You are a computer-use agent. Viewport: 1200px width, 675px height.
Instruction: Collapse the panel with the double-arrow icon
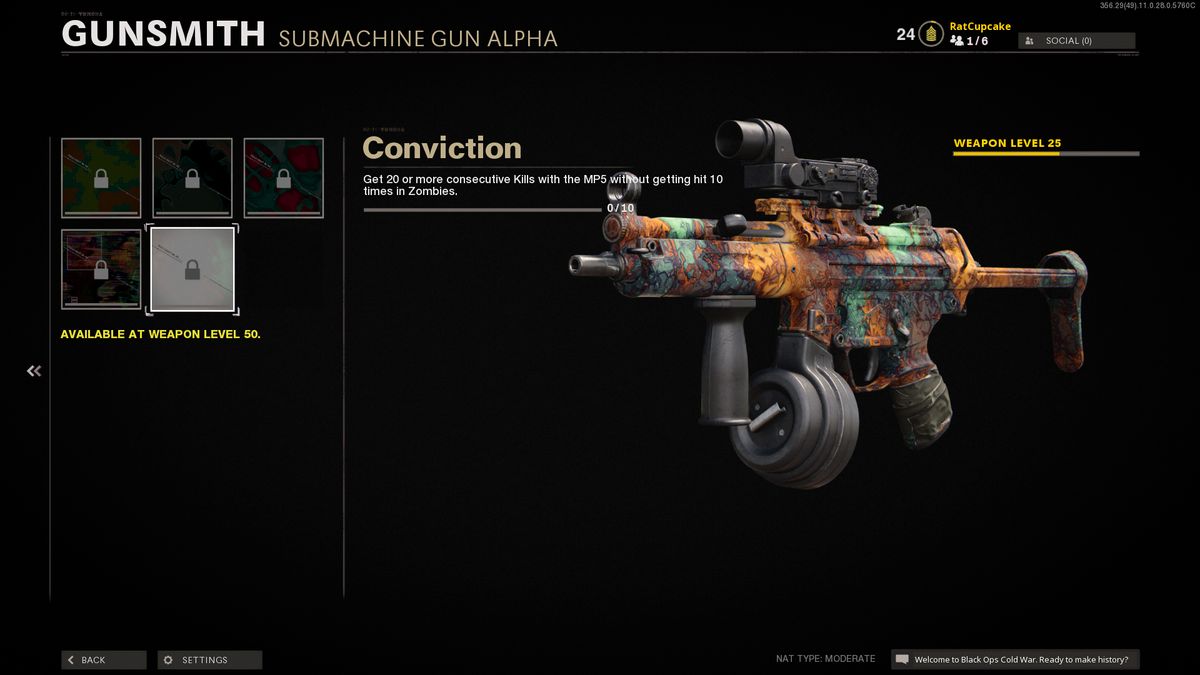click(x=34, y=371)
